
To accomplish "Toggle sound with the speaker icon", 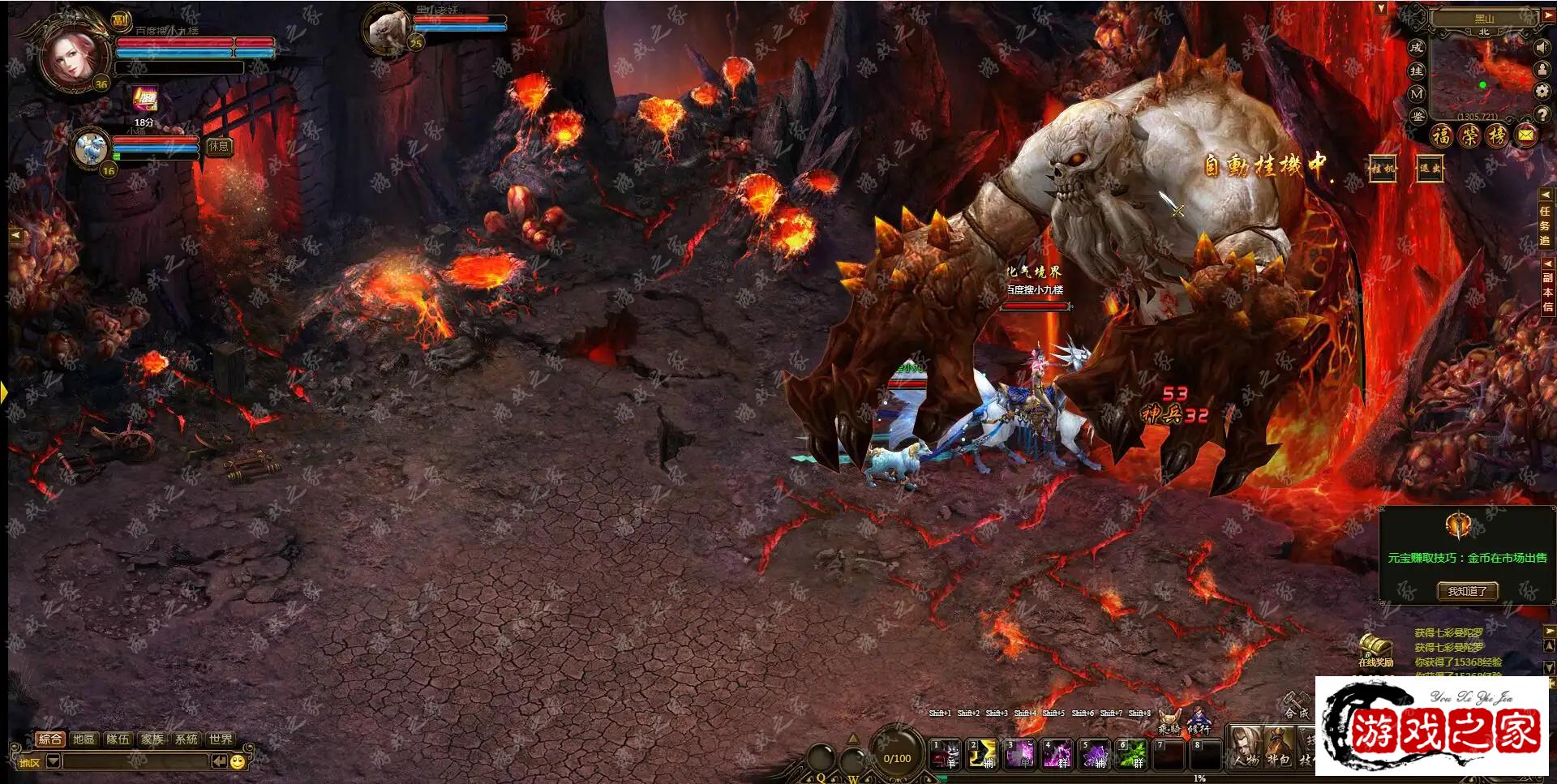I will (1542, 48).
